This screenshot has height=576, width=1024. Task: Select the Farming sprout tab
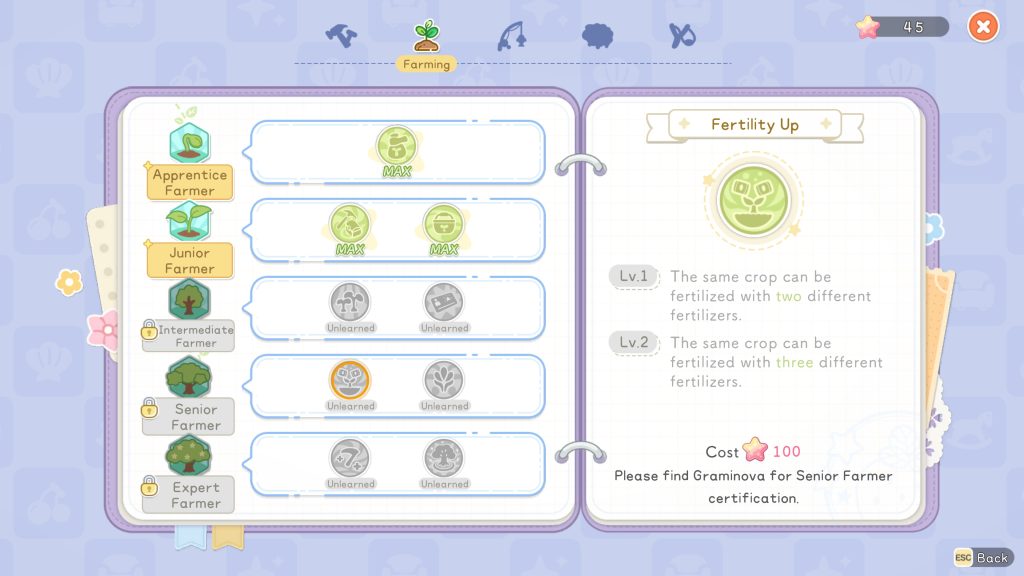pos(427,35)
